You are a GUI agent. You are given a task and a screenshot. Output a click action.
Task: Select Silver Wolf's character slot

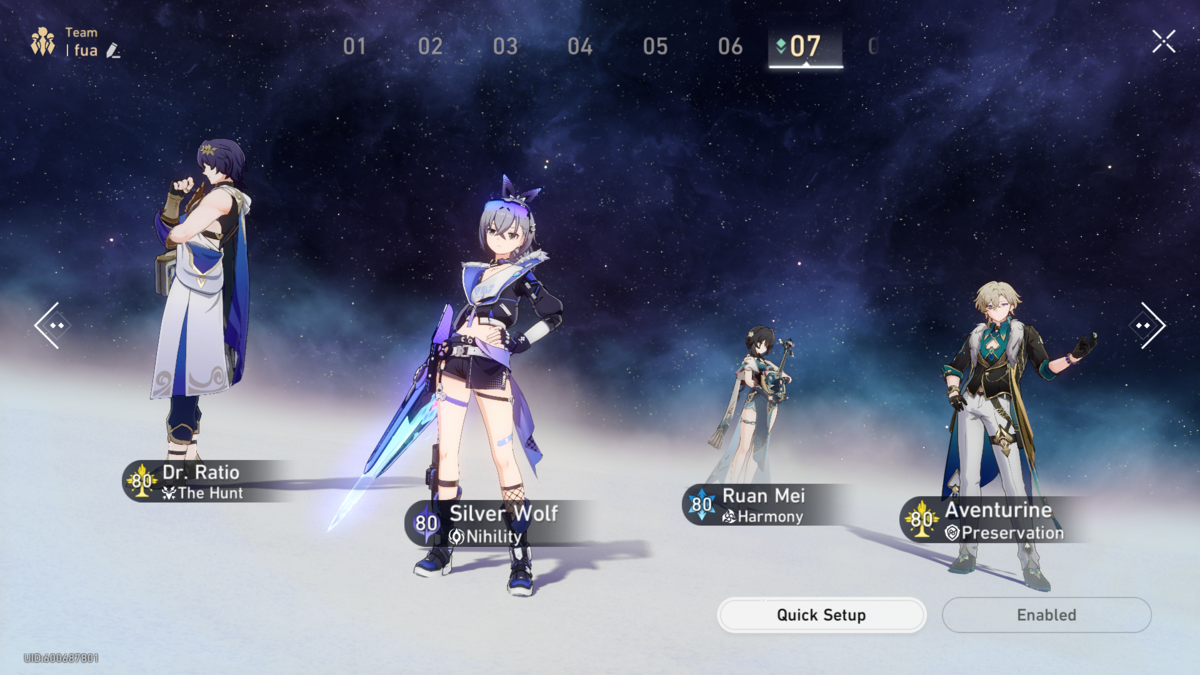point(490,380)
